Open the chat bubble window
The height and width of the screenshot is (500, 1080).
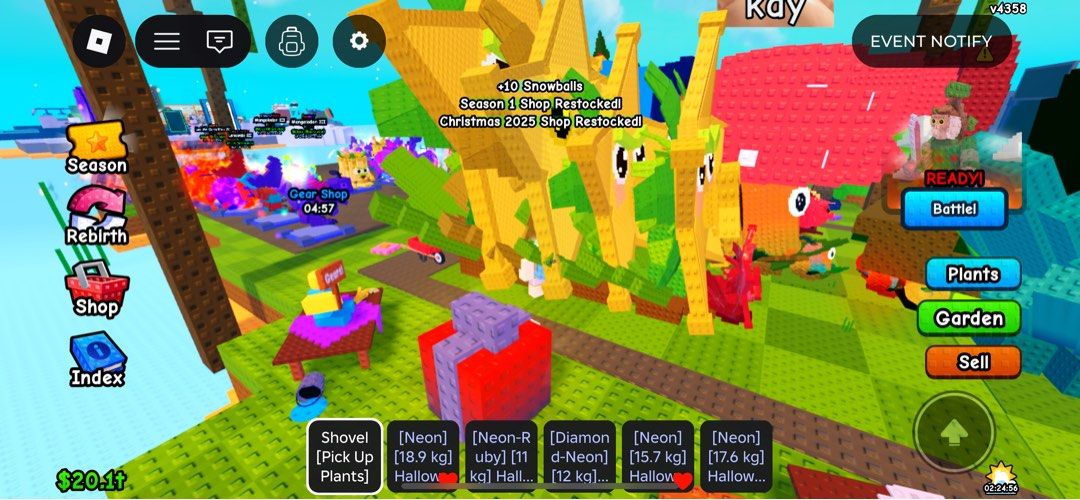(219, 42)
